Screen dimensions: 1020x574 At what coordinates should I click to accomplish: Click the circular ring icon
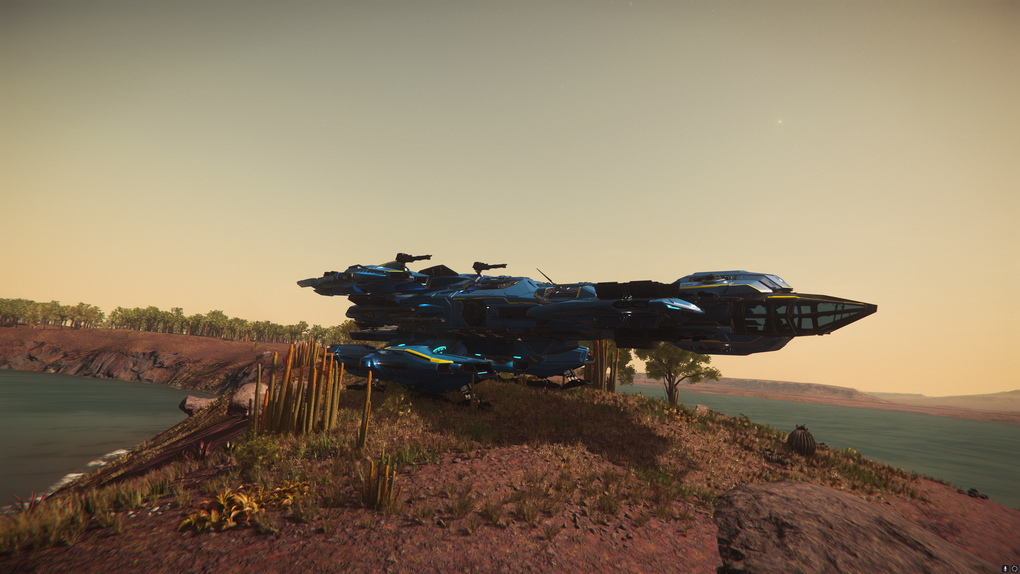tap(1014, 568)
